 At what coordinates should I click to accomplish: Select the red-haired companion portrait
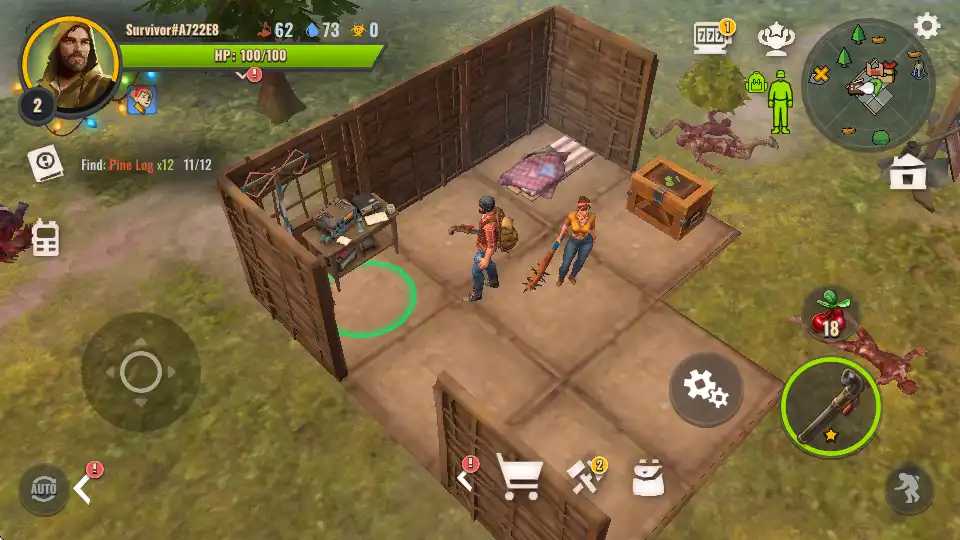[x=141, y=99]
